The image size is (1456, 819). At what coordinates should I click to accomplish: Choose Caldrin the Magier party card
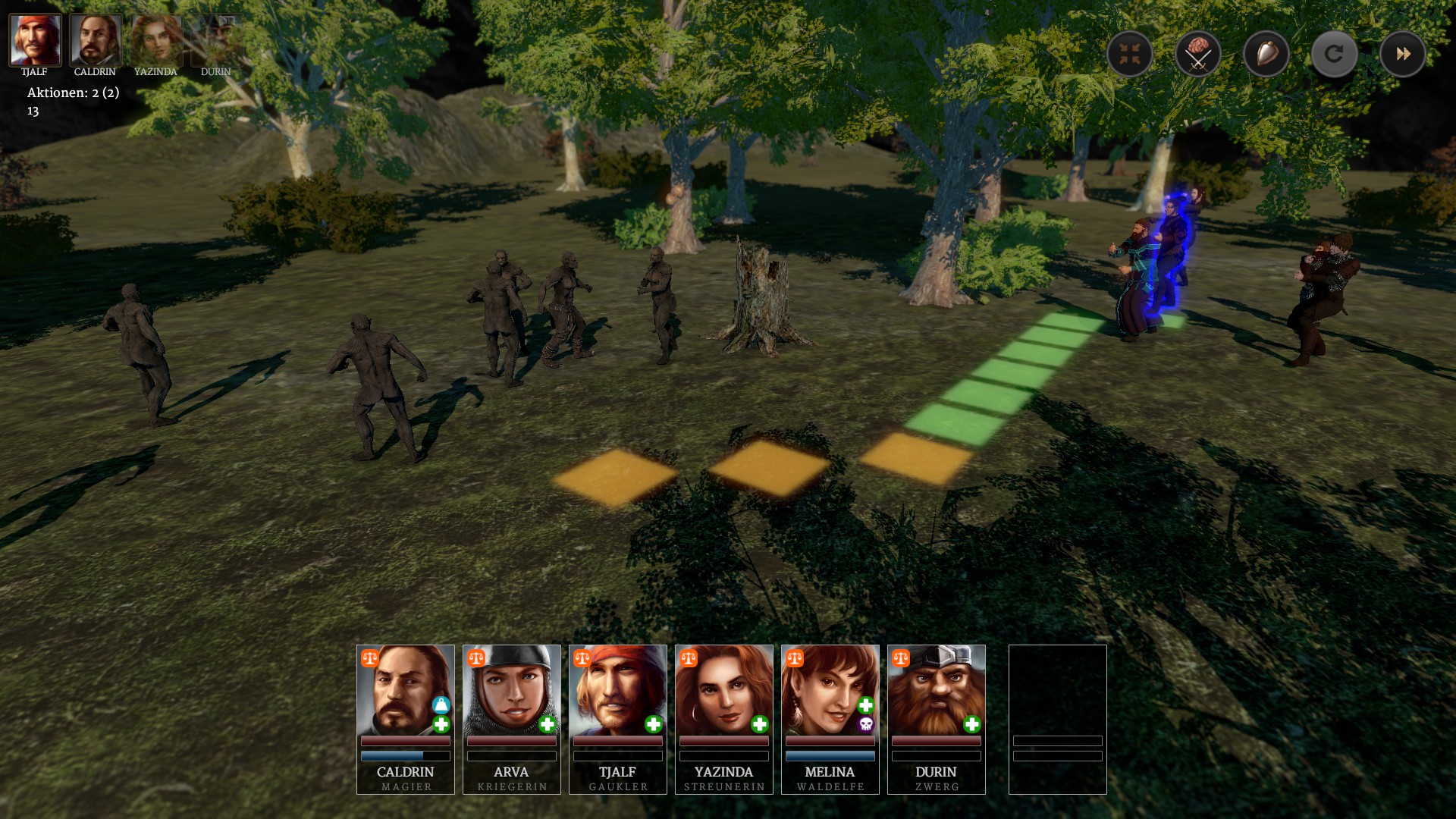pos(406,719)
